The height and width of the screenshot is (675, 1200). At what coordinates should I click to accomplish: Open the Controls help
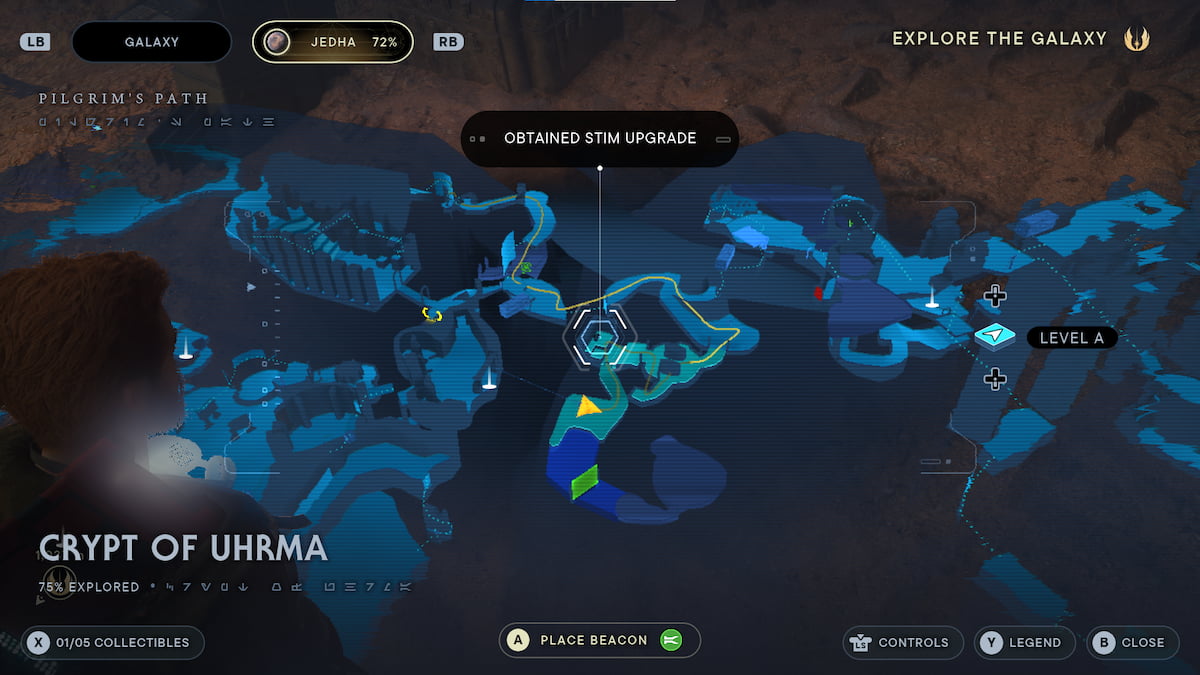pos(903,642)
